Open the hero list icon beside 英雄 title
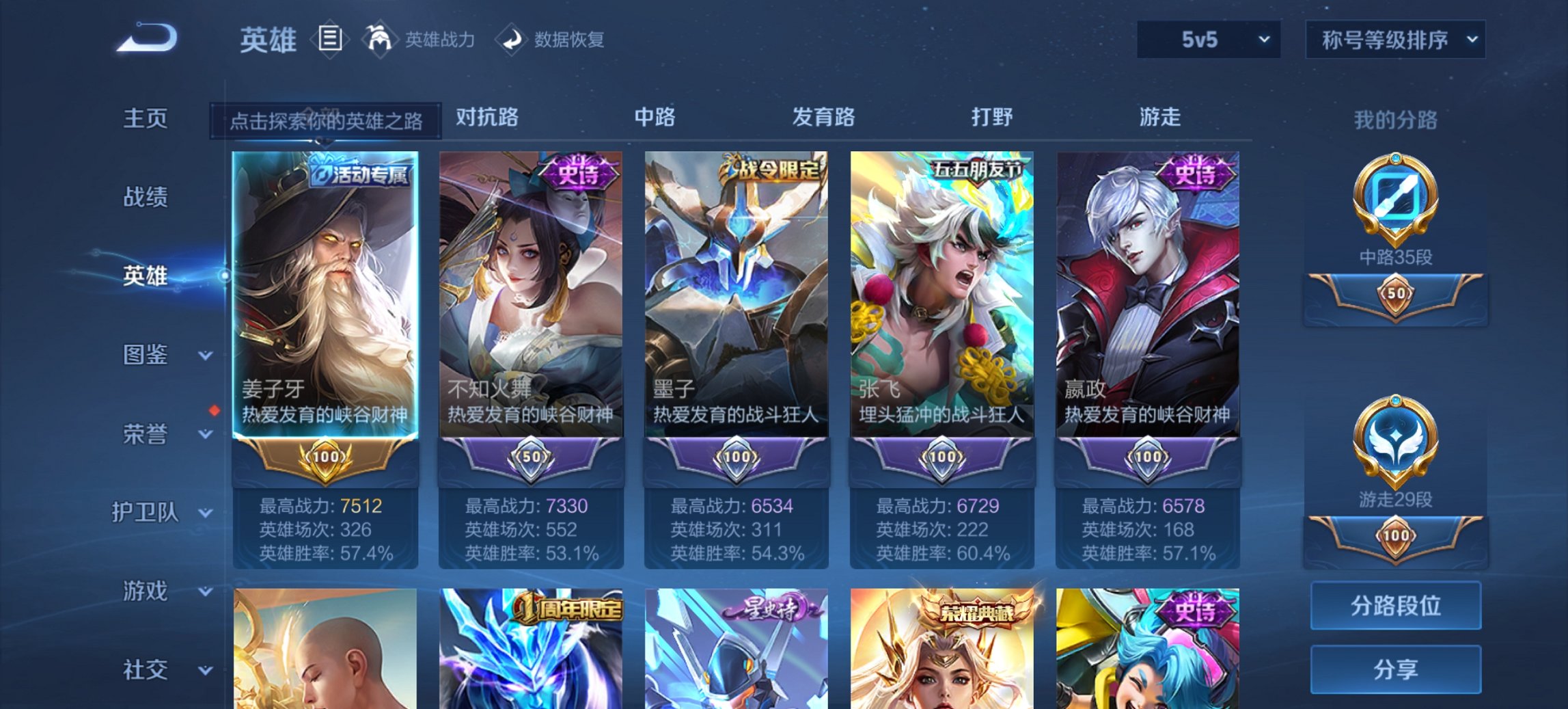 tap(331, 39)
